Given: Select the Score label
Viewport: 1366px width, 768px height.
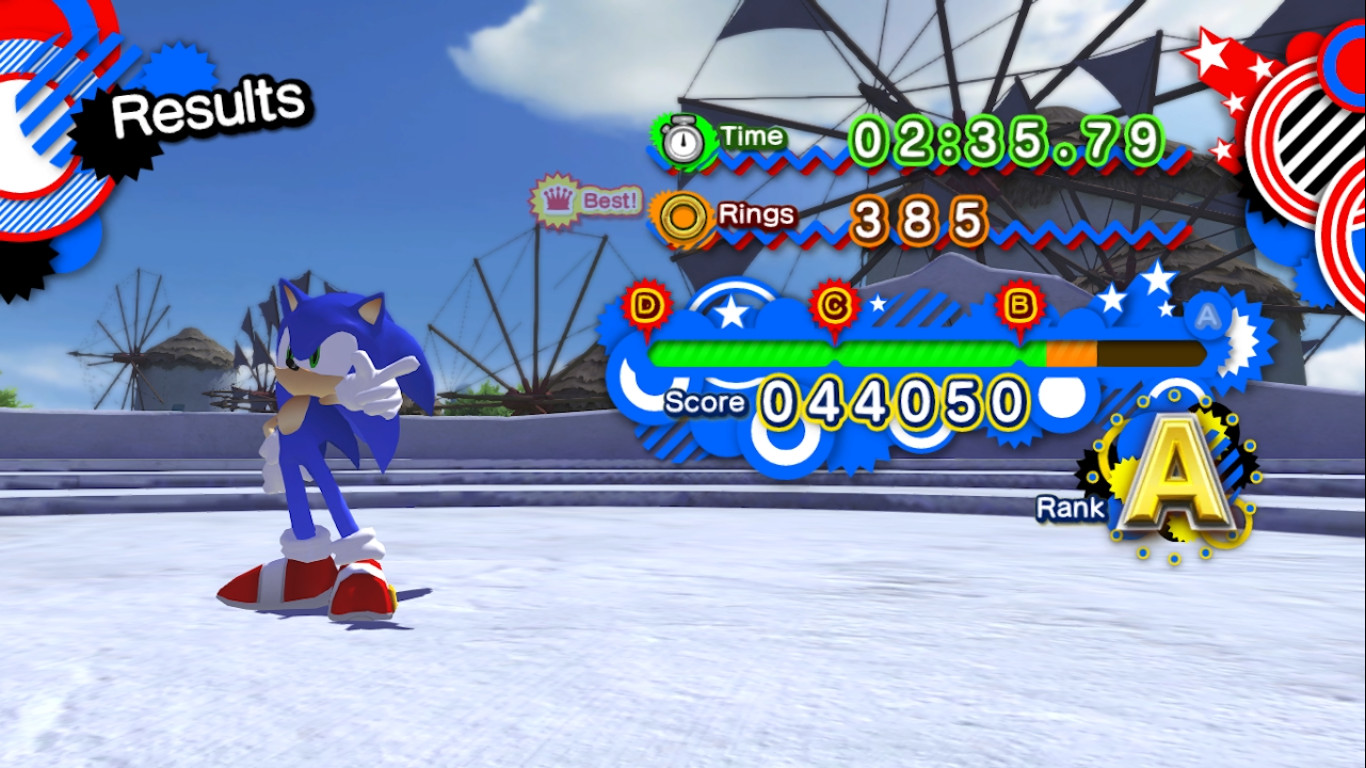Looking at the screenshot, I should pyautogui.click(x=703, y=402).
